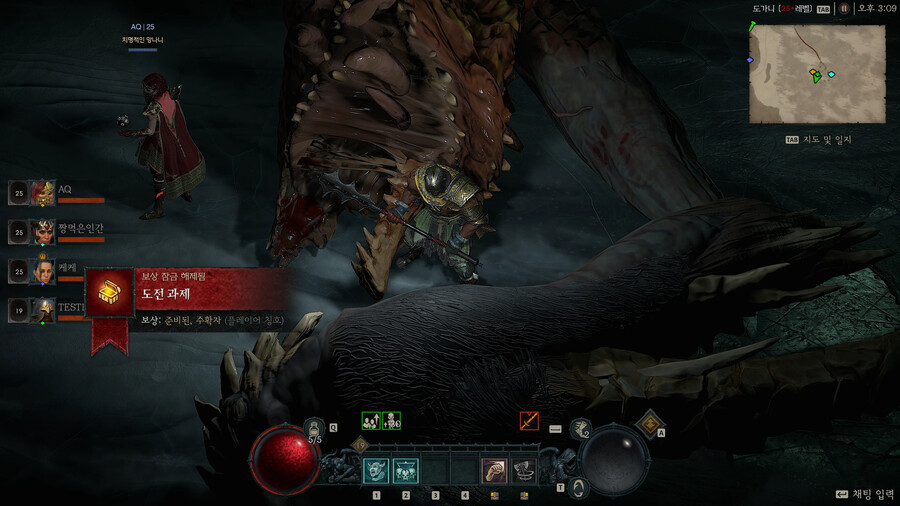Click the mount horseshoe icon
This screenshot has width=900, height=506.
pyautogui.click(x=579, y=488)
